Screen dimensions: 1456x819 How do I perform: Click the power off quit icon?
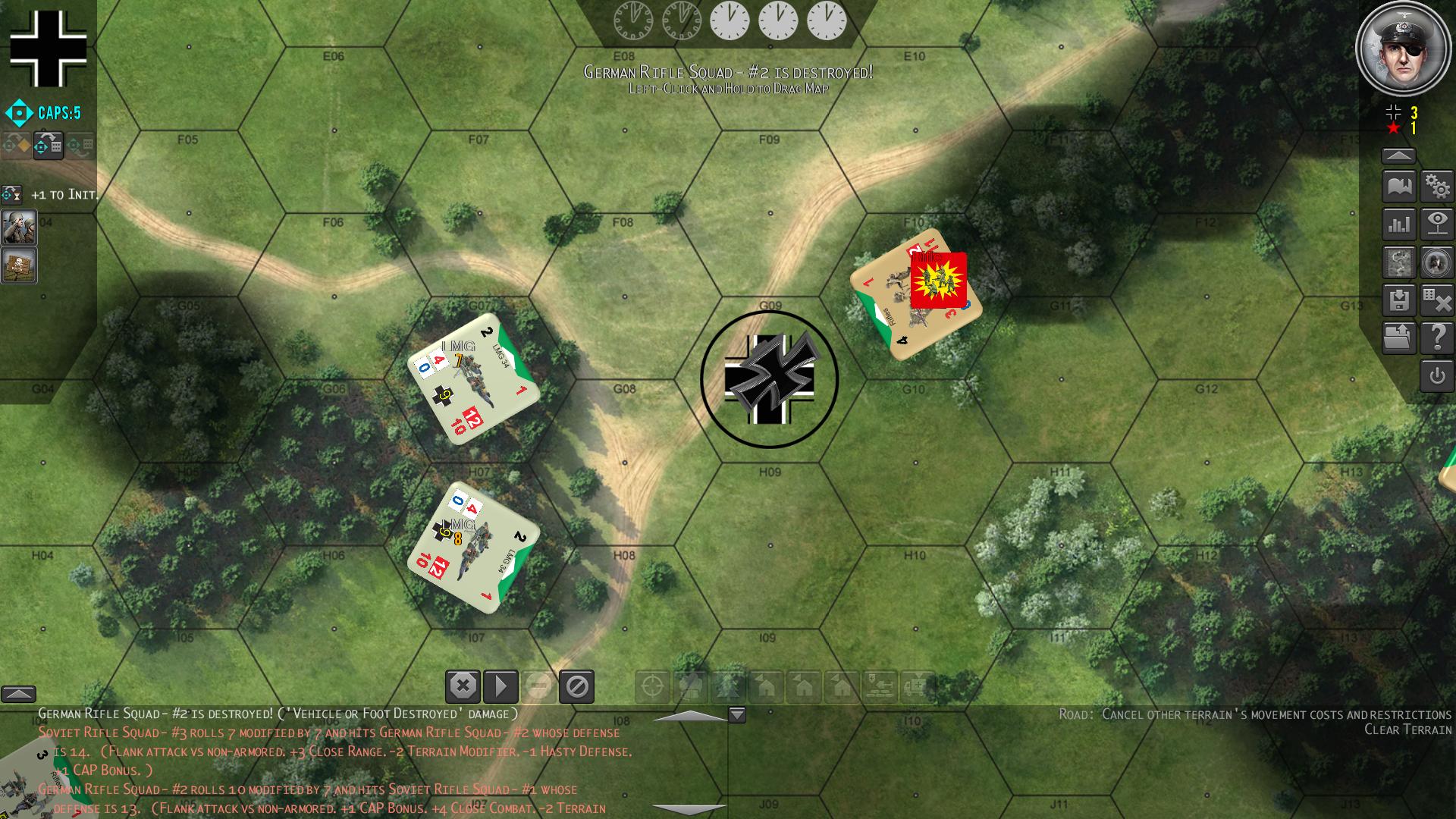(x=1437, y=378)
